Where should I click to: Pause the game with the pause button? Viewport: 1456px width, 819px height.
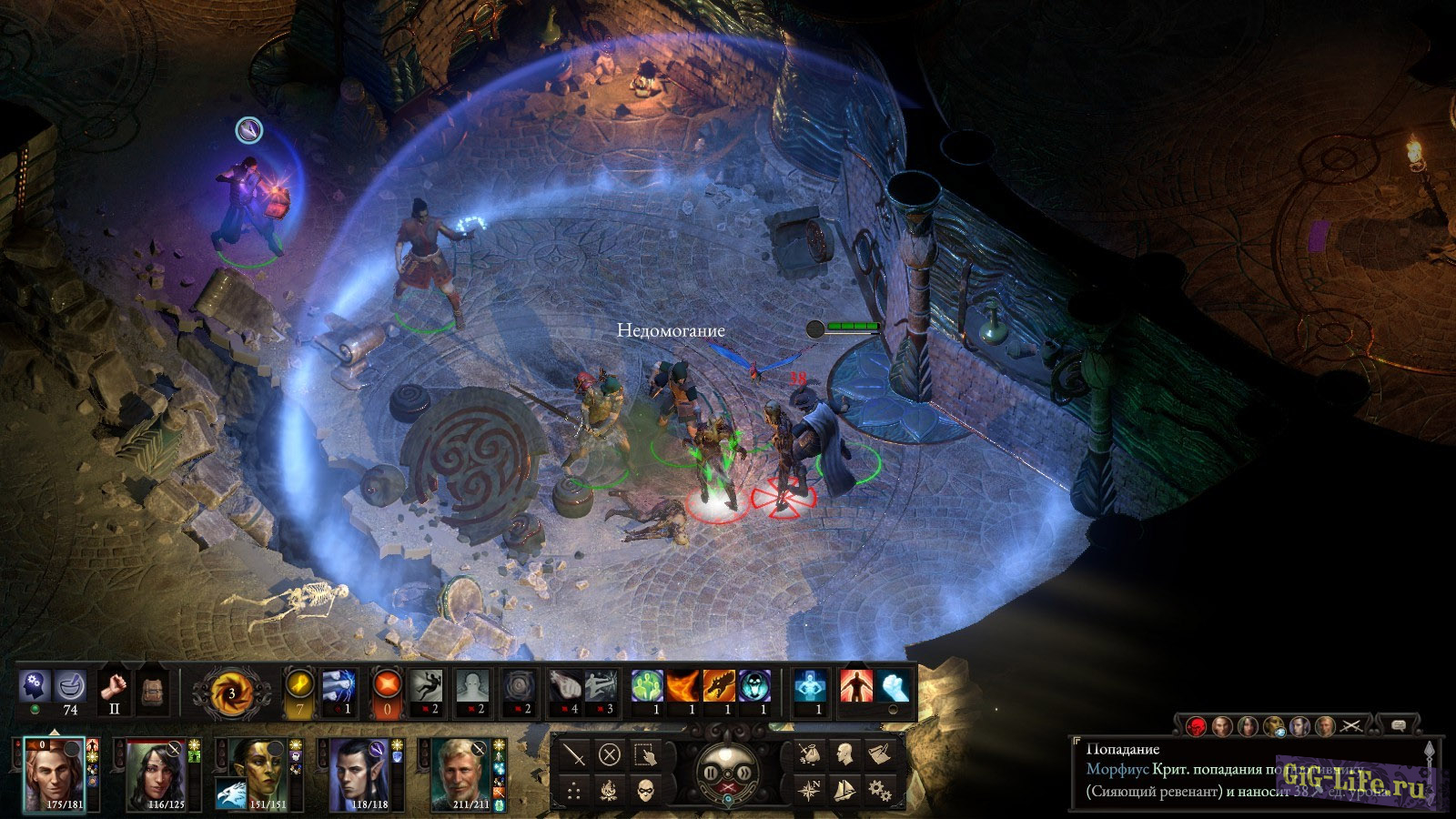pyautogui.click(x=712, y=773)
